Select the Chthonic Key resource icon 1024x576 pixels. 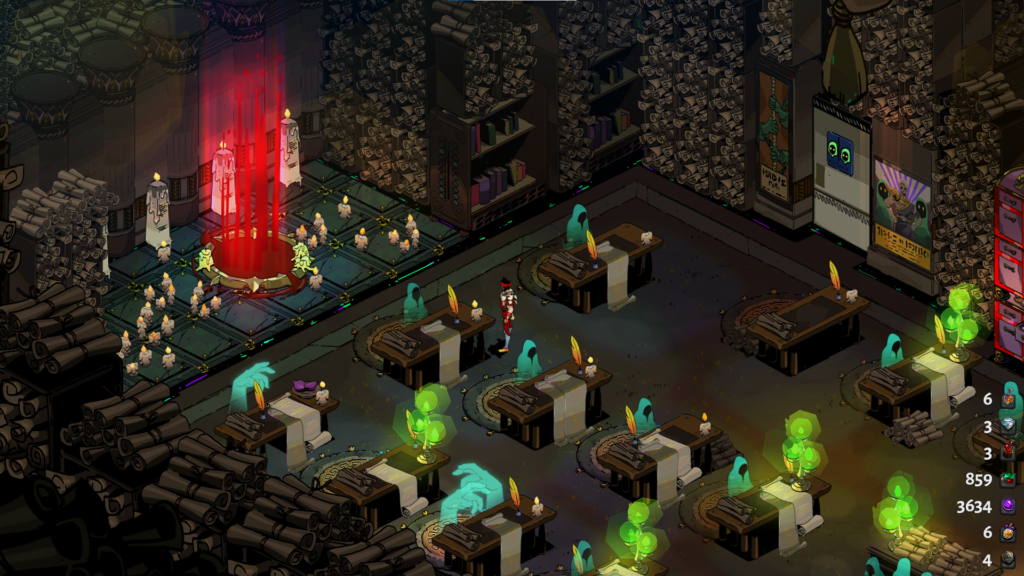(x=1010, y=559)
